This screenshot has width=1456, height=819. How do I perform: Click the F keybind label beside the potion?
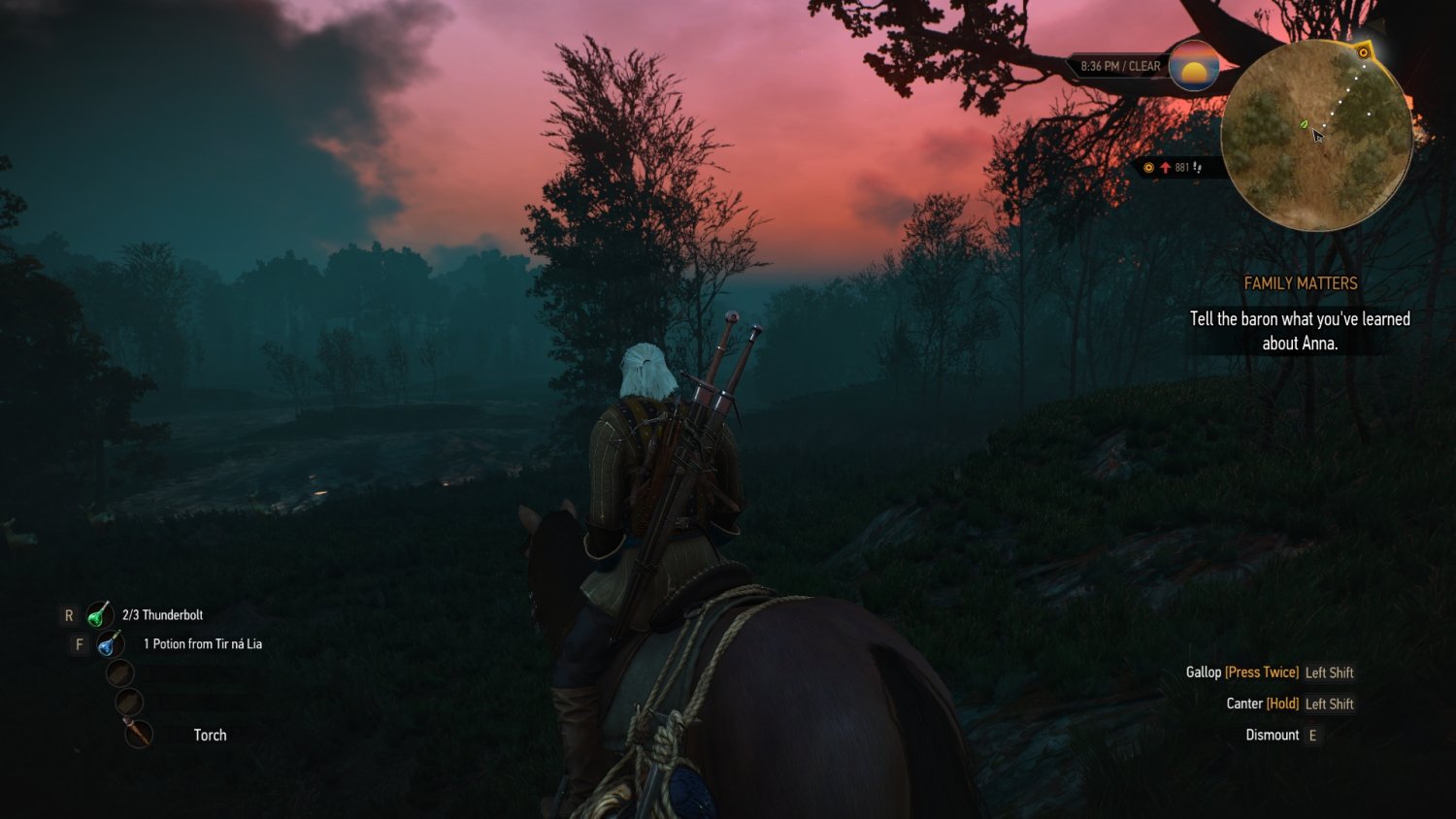pos(79,642)
